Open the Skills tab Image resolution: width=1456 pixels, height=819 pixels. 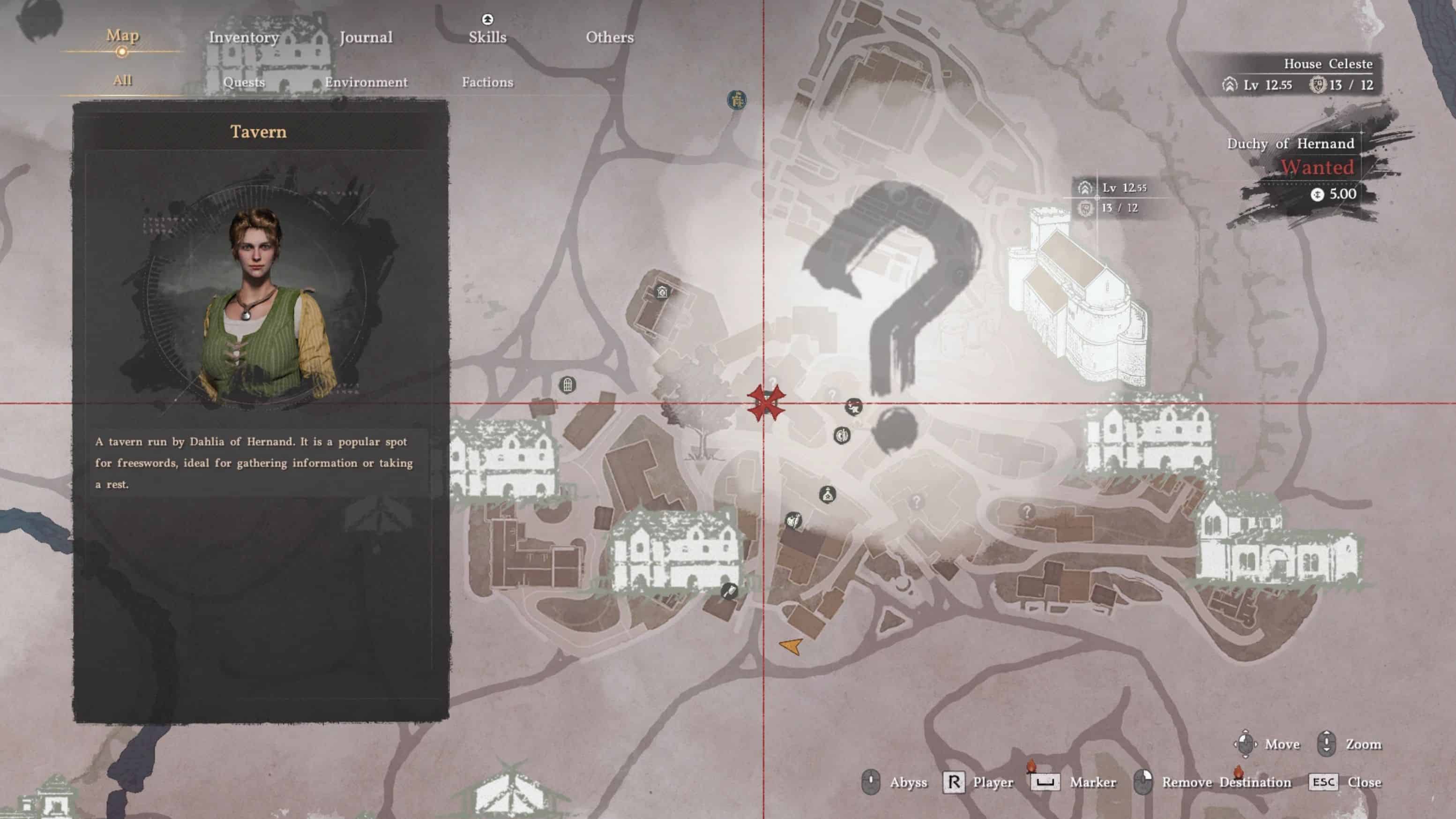(x=487, y=38)
